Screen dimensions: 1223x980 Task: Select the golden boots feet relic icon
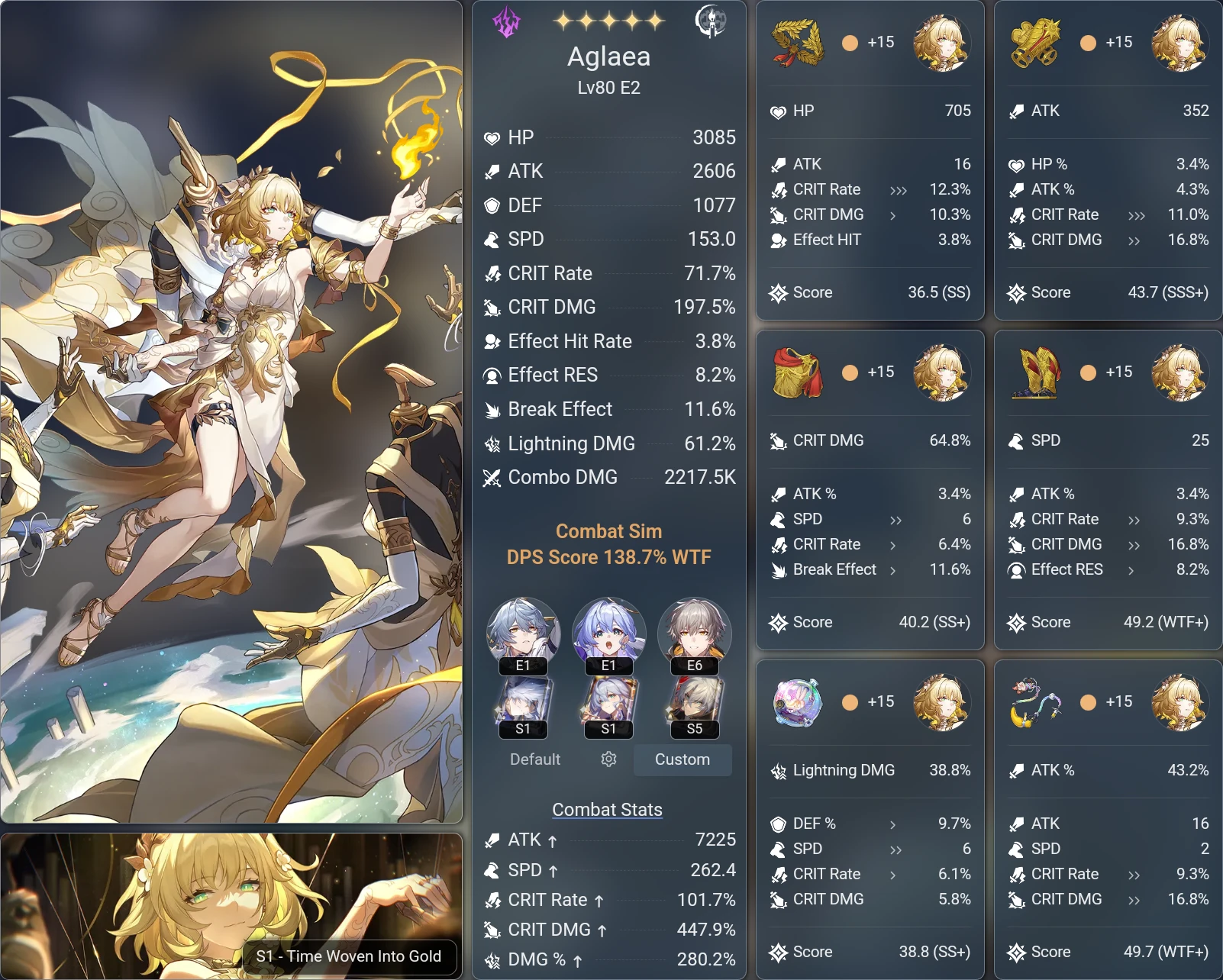1035,373
